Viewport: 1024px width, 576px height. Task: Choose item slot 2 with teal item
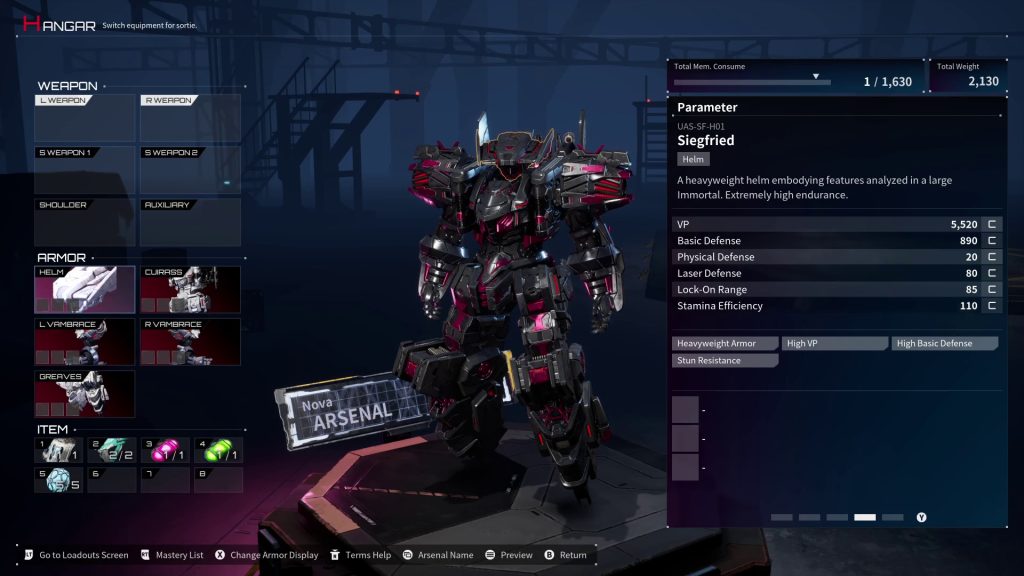[111, 451]
